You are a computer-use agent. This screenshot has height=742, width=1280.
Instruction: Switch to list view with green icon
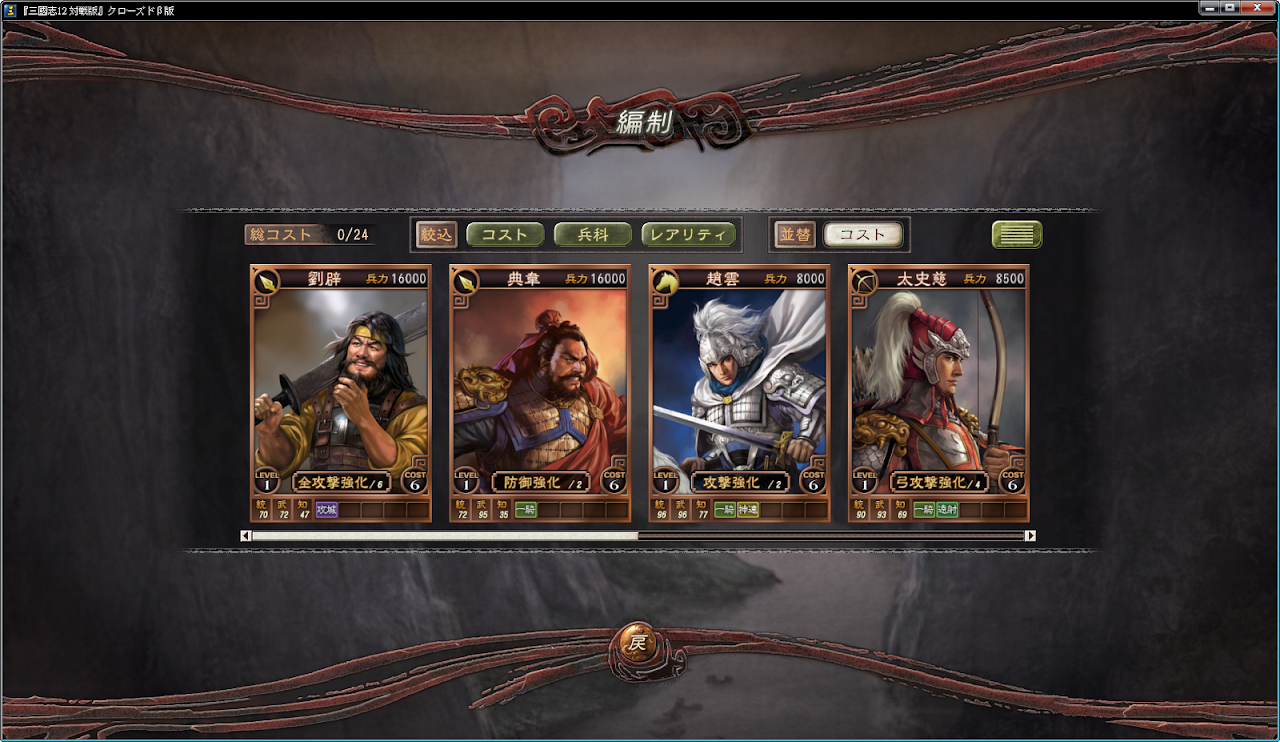click(x=1016, y=235)
